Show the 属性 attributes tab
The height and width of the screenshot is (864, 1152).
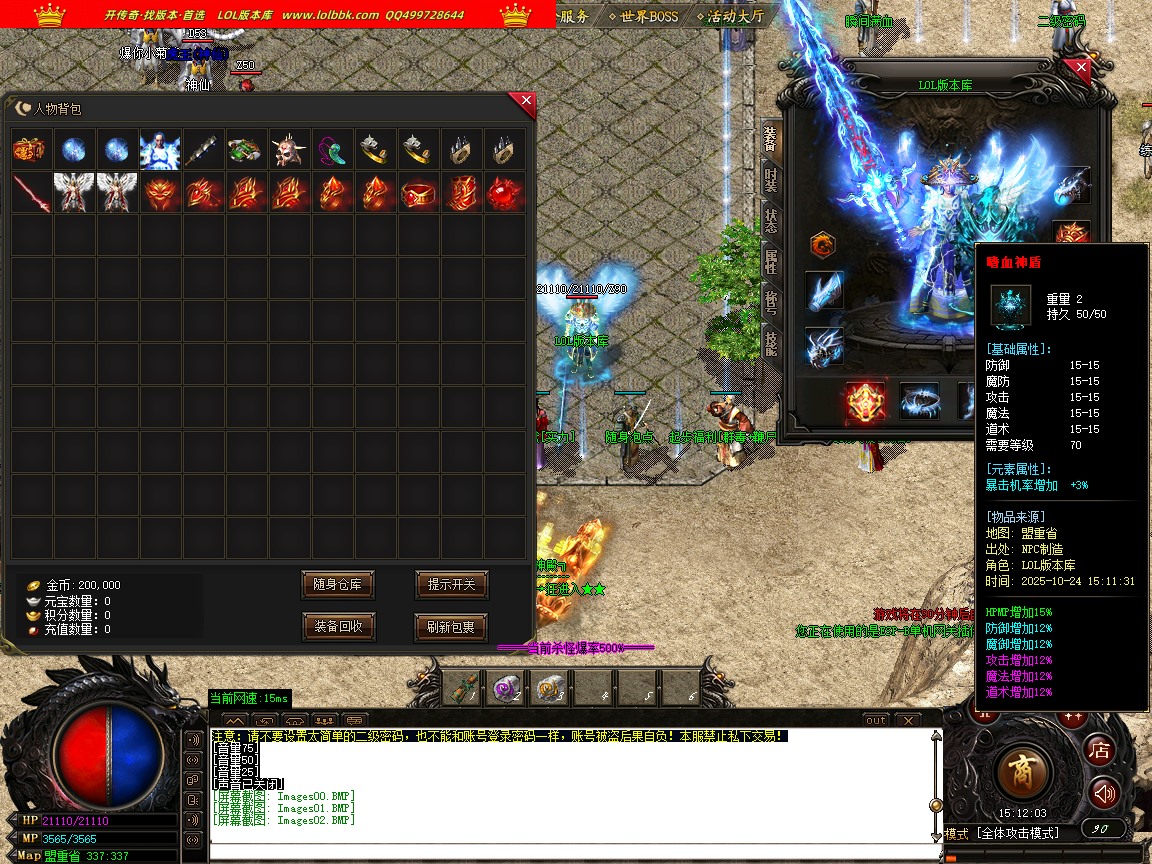click(770, 262)
